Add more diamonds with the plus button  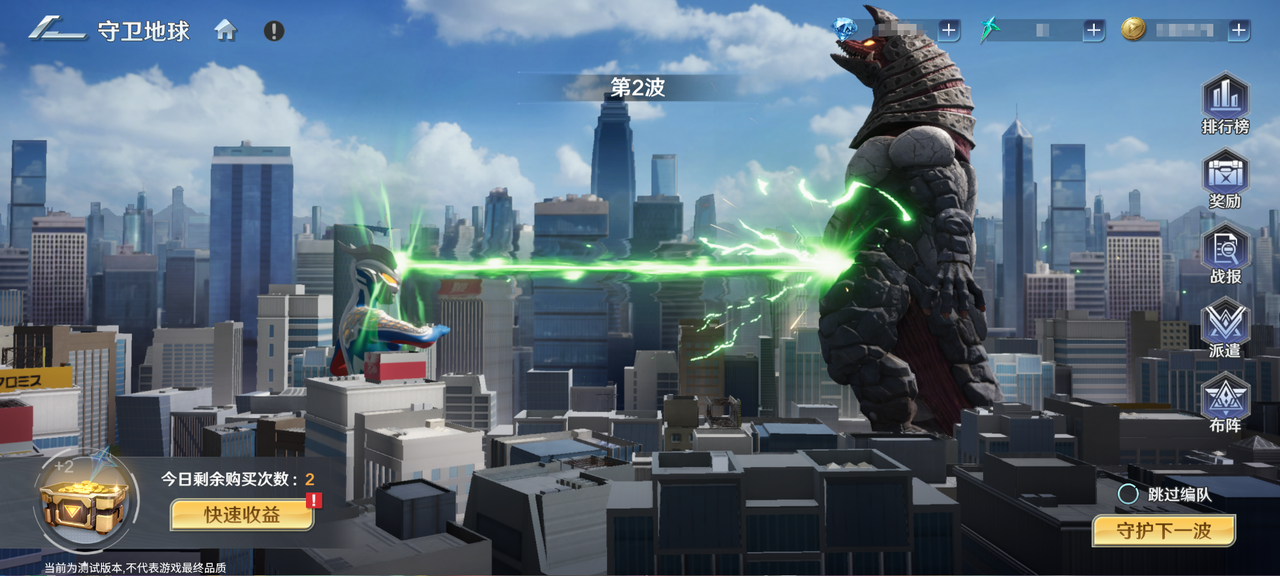[949, 30]
